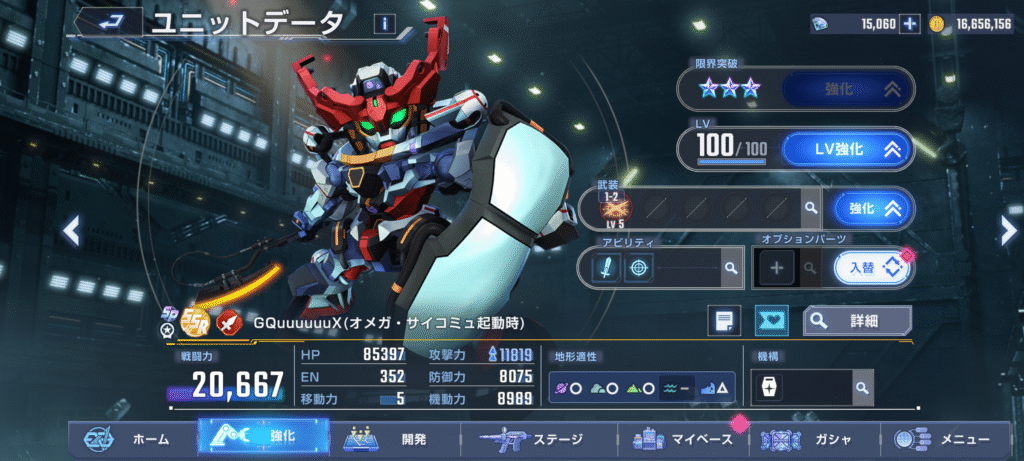This screenshot has height=461, width=1024.
Task: Open the メニュー menu
Action: pos(950,439)
